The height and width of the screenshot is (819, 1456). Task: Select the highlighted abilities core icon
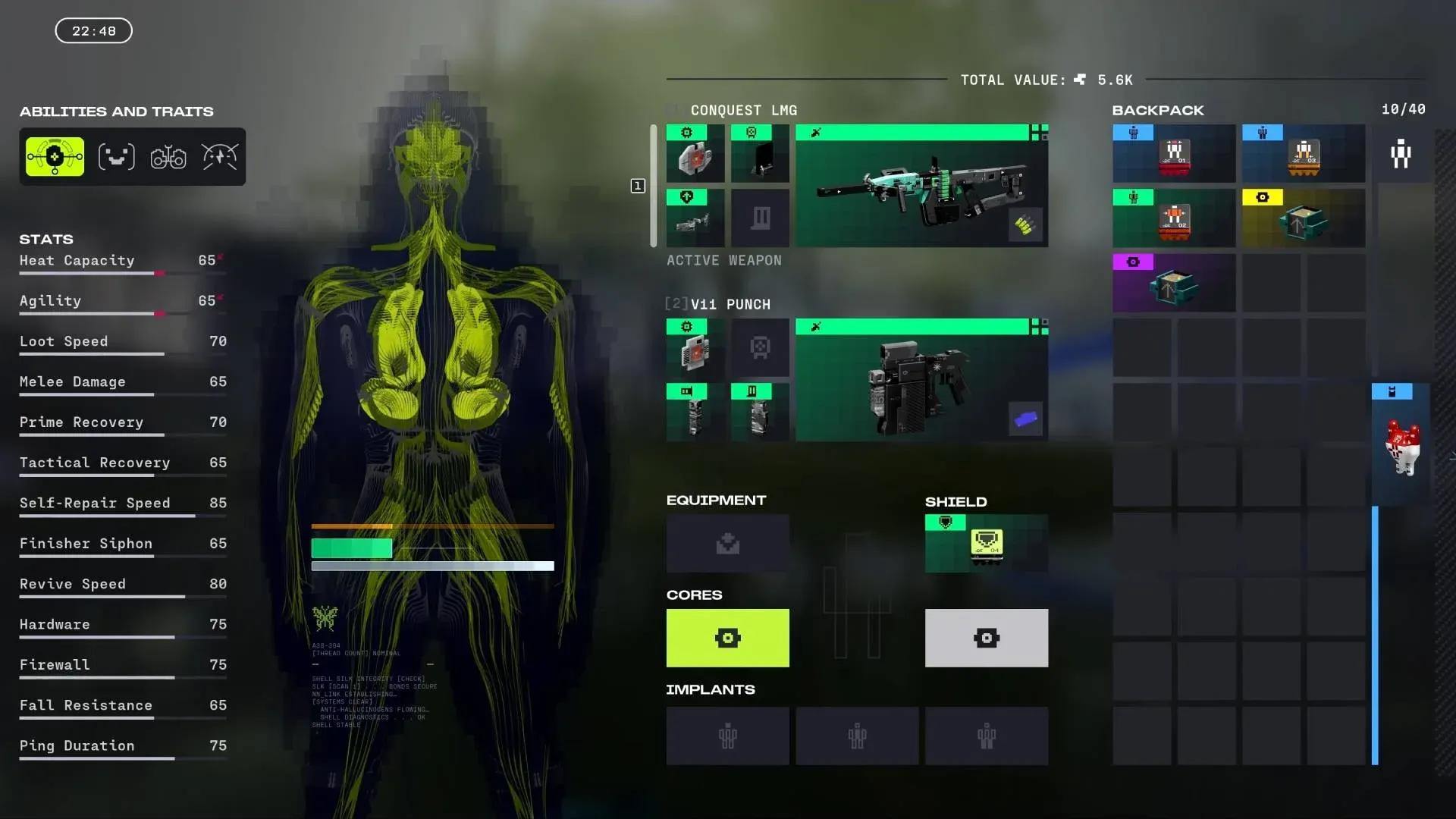click(x=53, y=155)
